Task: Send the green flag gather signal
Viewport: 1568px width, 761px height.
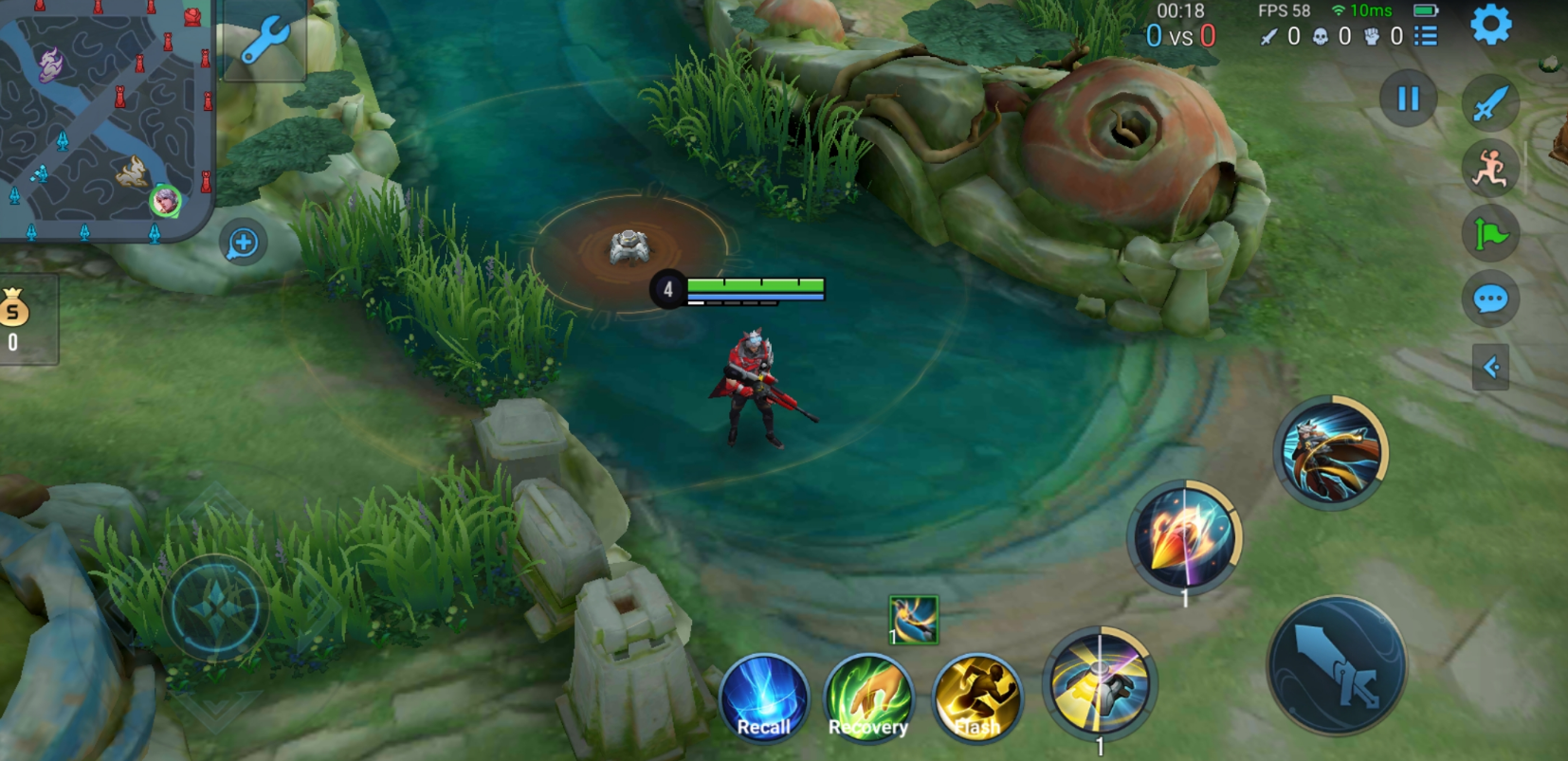Action: coord(1490,233)
